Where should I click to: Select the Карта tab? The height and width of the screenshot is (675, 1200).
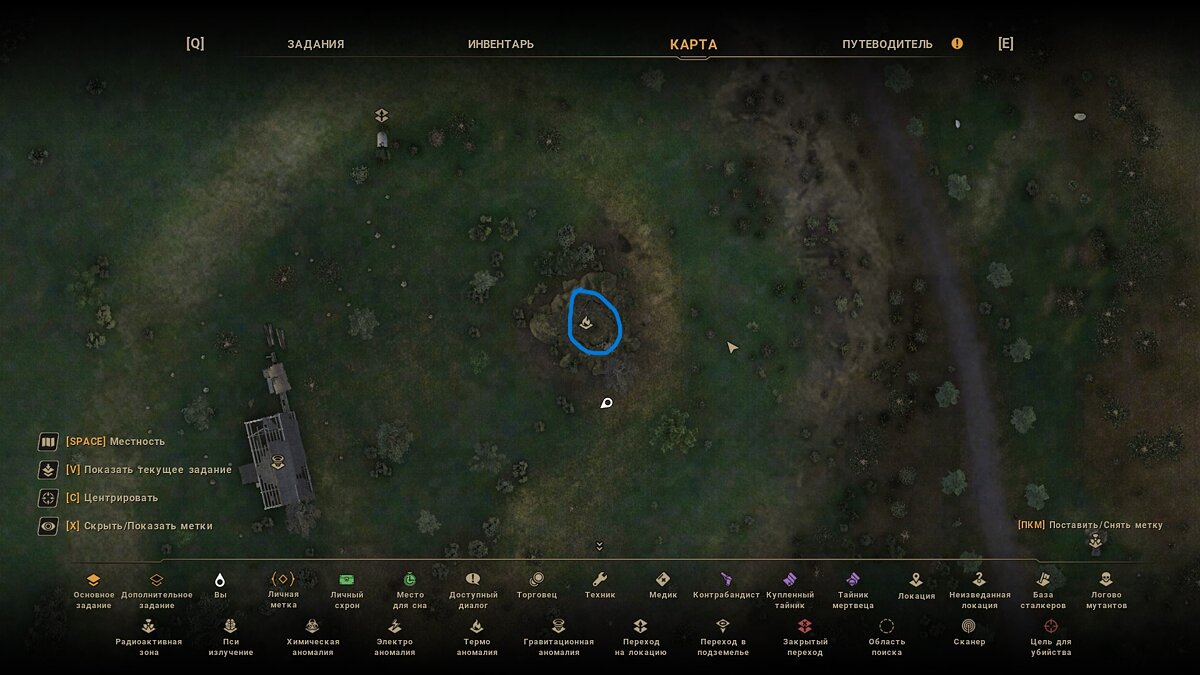tap(693, 44)
